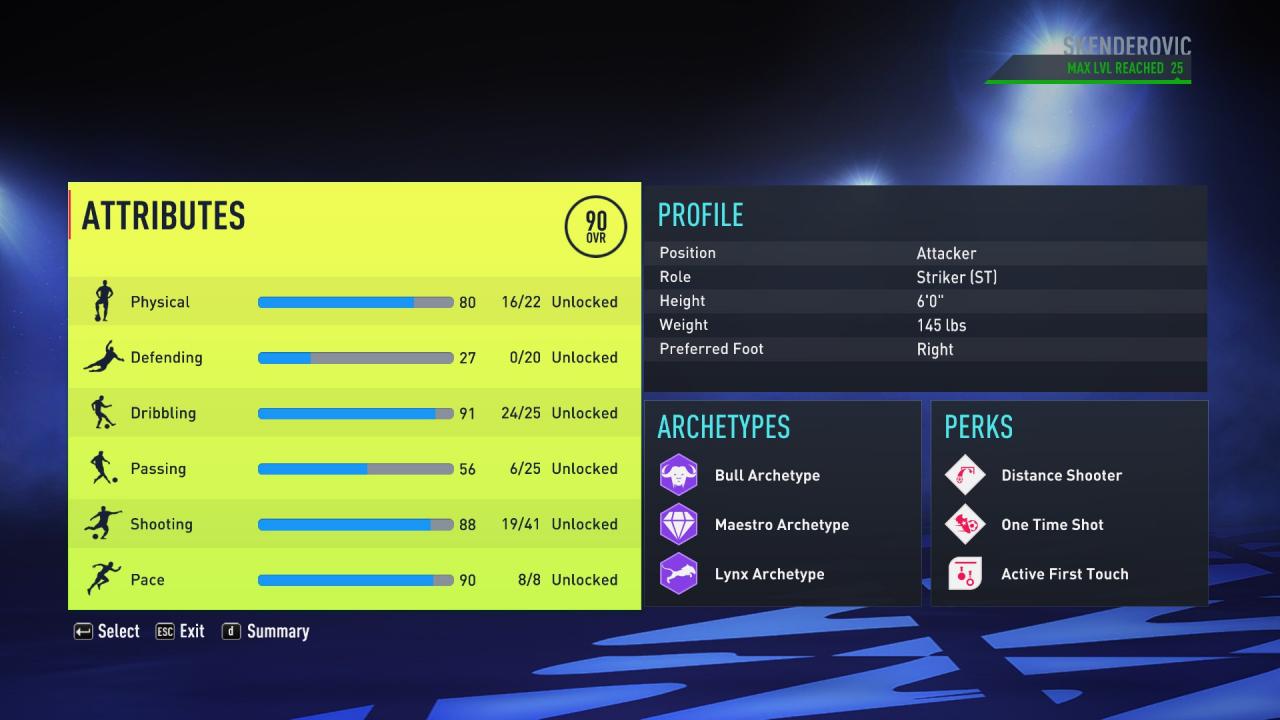The image size is (1280, 720).
Task: Click the Attributes panel header
Action: coord(163,216)
